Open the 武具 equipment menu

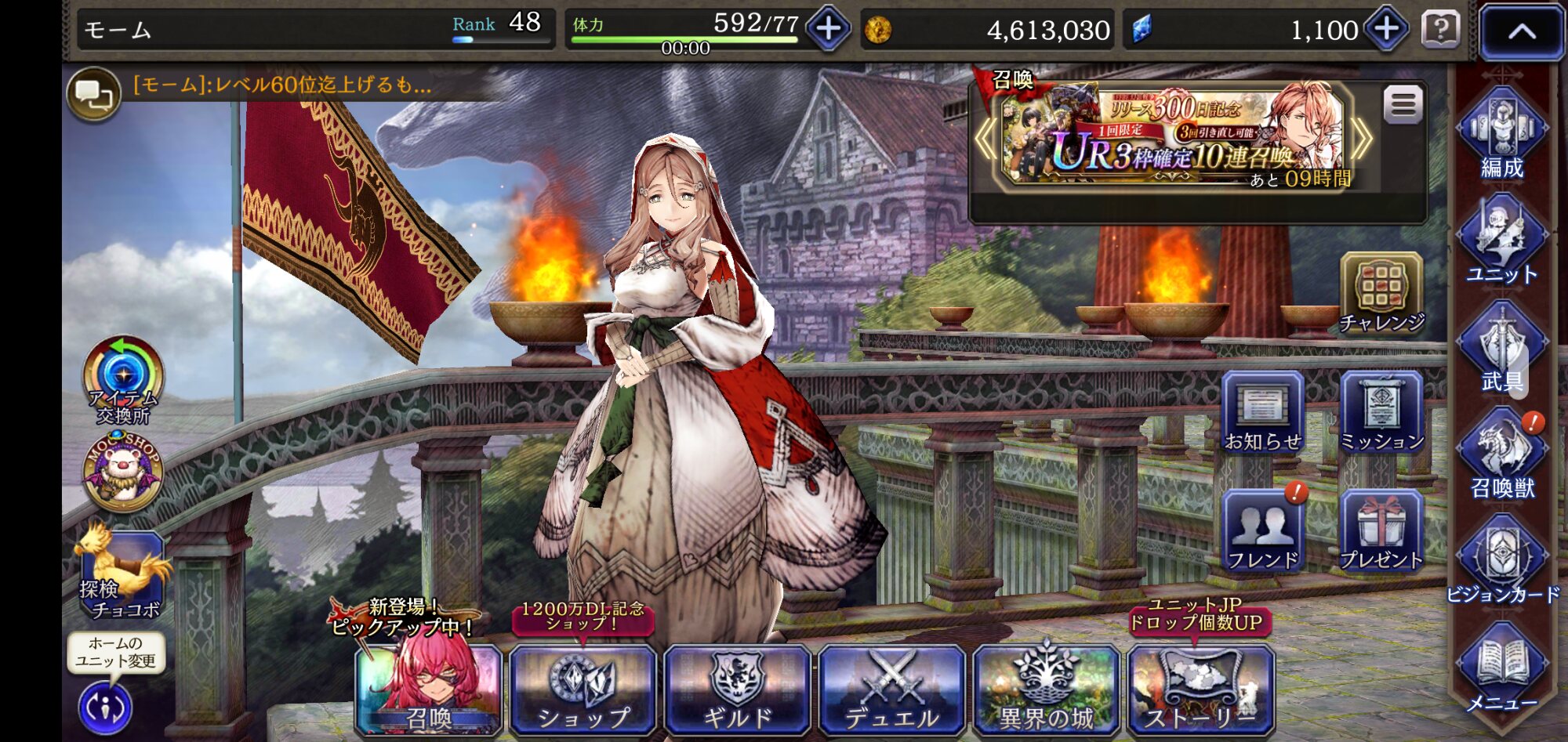point(1501,348)
